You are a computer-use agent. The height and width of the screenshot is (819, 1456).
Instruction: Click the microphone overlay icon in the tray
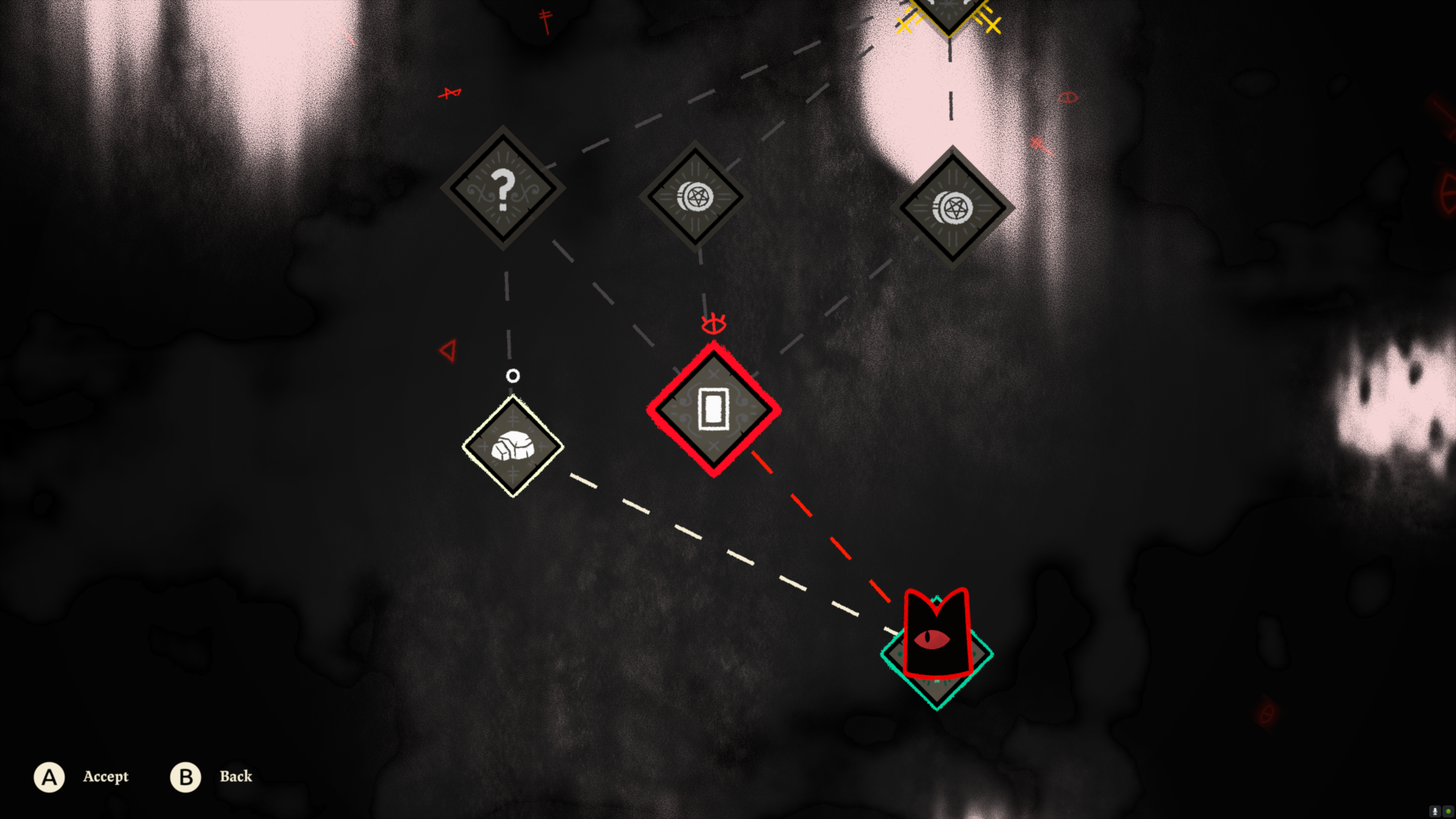click(1436, 811)
